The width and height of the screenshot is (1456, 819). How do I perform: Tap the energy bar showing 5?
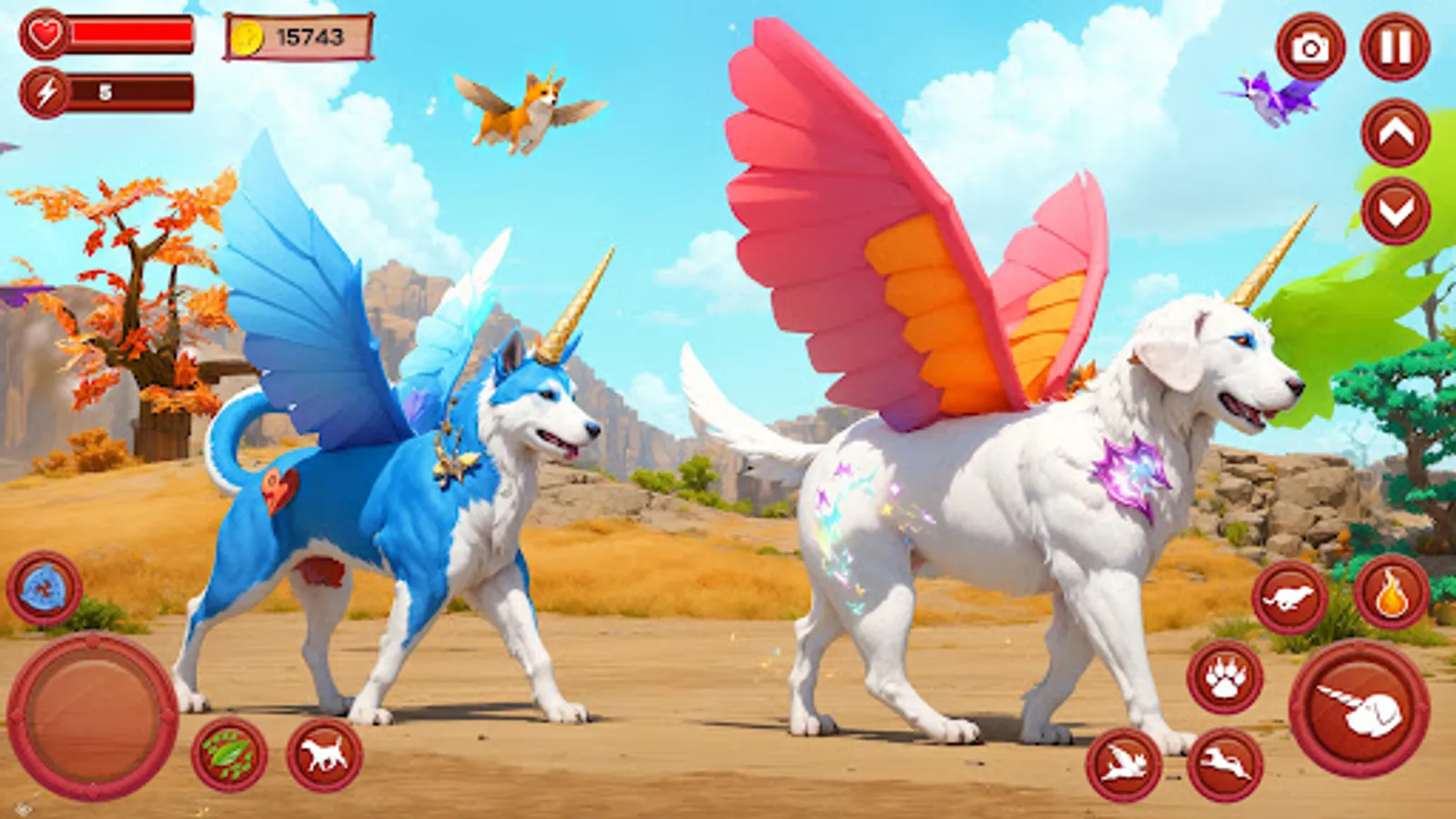pyautogui.click(x=132, y=90)
